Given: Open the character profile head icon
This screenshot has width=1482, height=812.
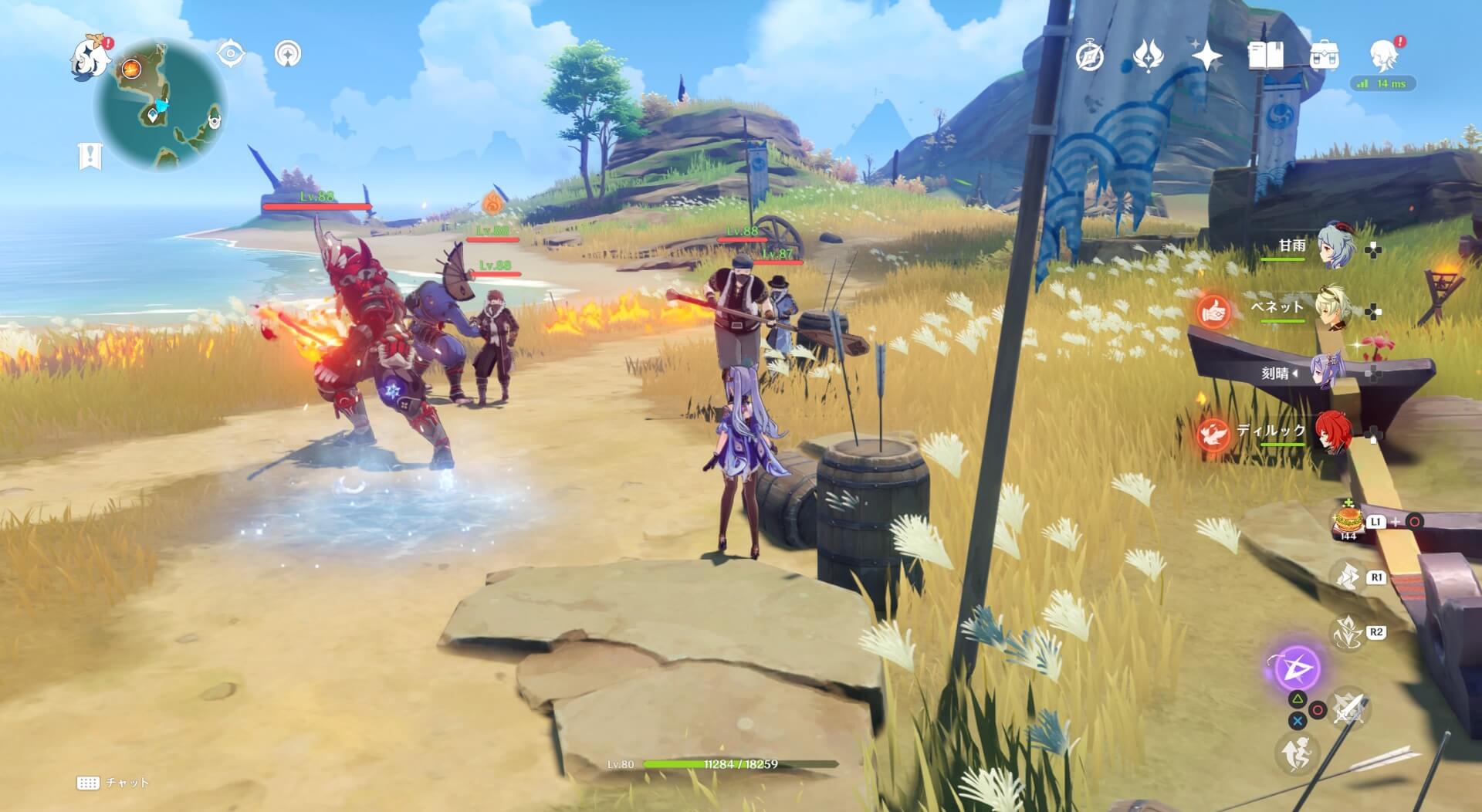Looking at the screenshot, I should coord(1383,56).
